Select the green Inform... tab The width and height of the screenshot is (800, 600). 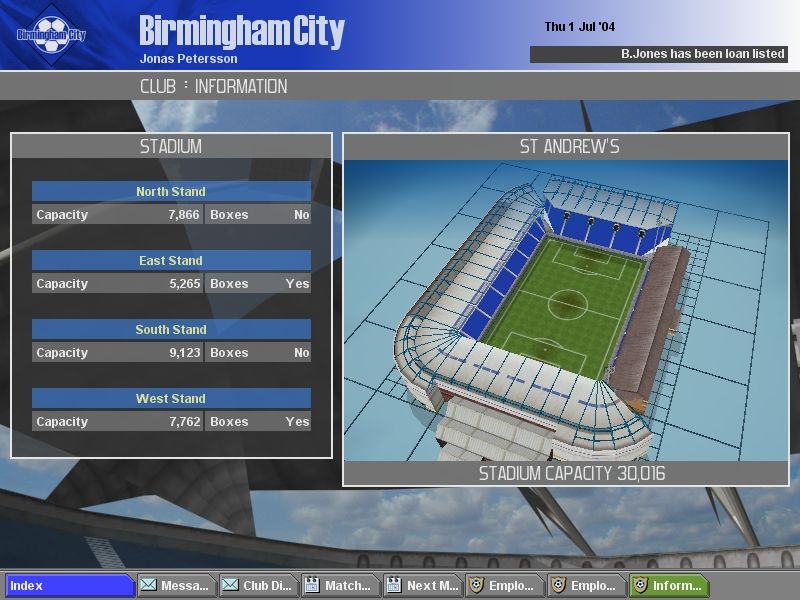pyautogui.click(x=668, y=586)
